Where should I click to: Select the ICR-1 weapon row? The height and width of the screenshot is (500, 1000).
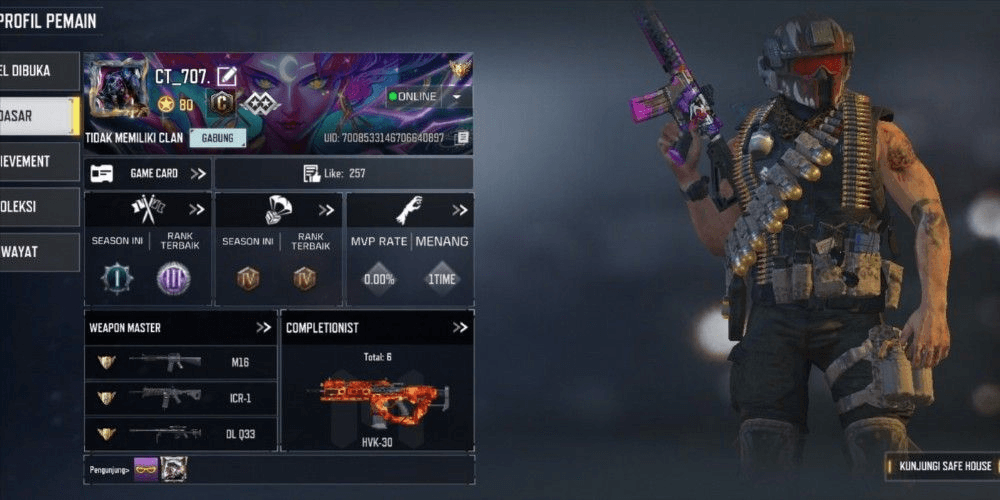point(180,397)
